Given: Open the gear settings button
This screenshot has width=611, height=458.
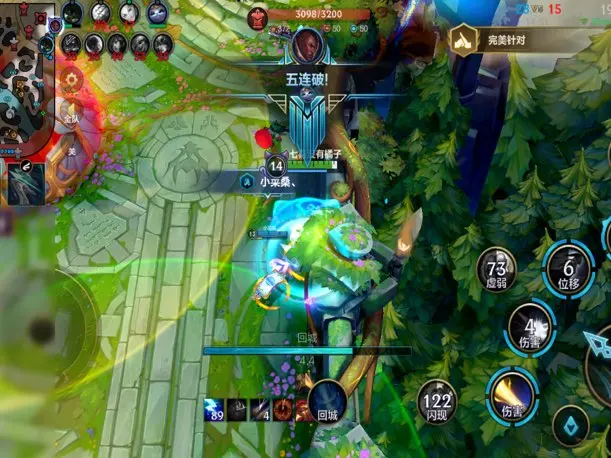Looking at the screenshot, I should [71, 80].
